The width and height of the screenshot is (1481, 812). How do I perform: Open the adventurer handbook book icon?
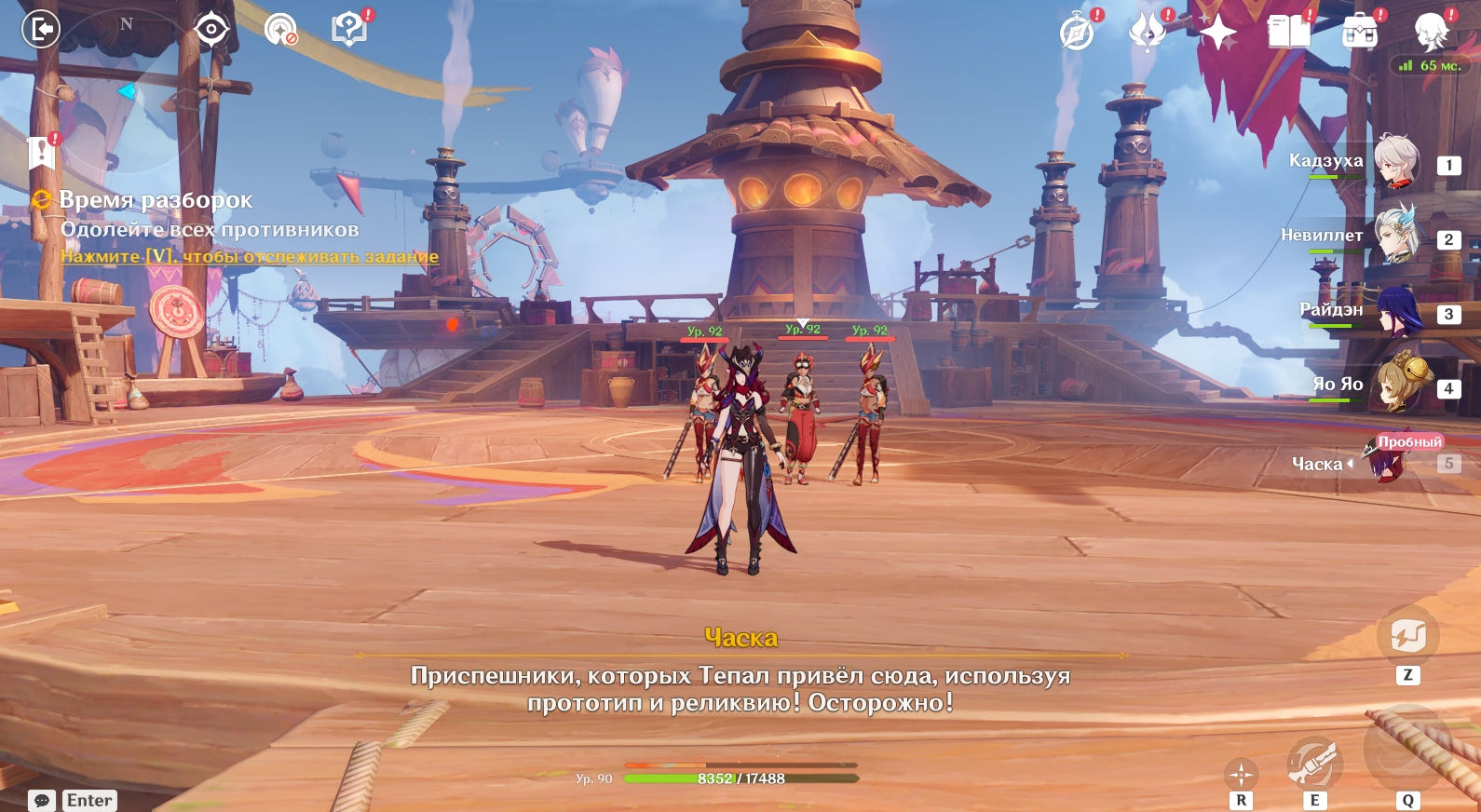pyautogui.click(x=1289, y=33)
